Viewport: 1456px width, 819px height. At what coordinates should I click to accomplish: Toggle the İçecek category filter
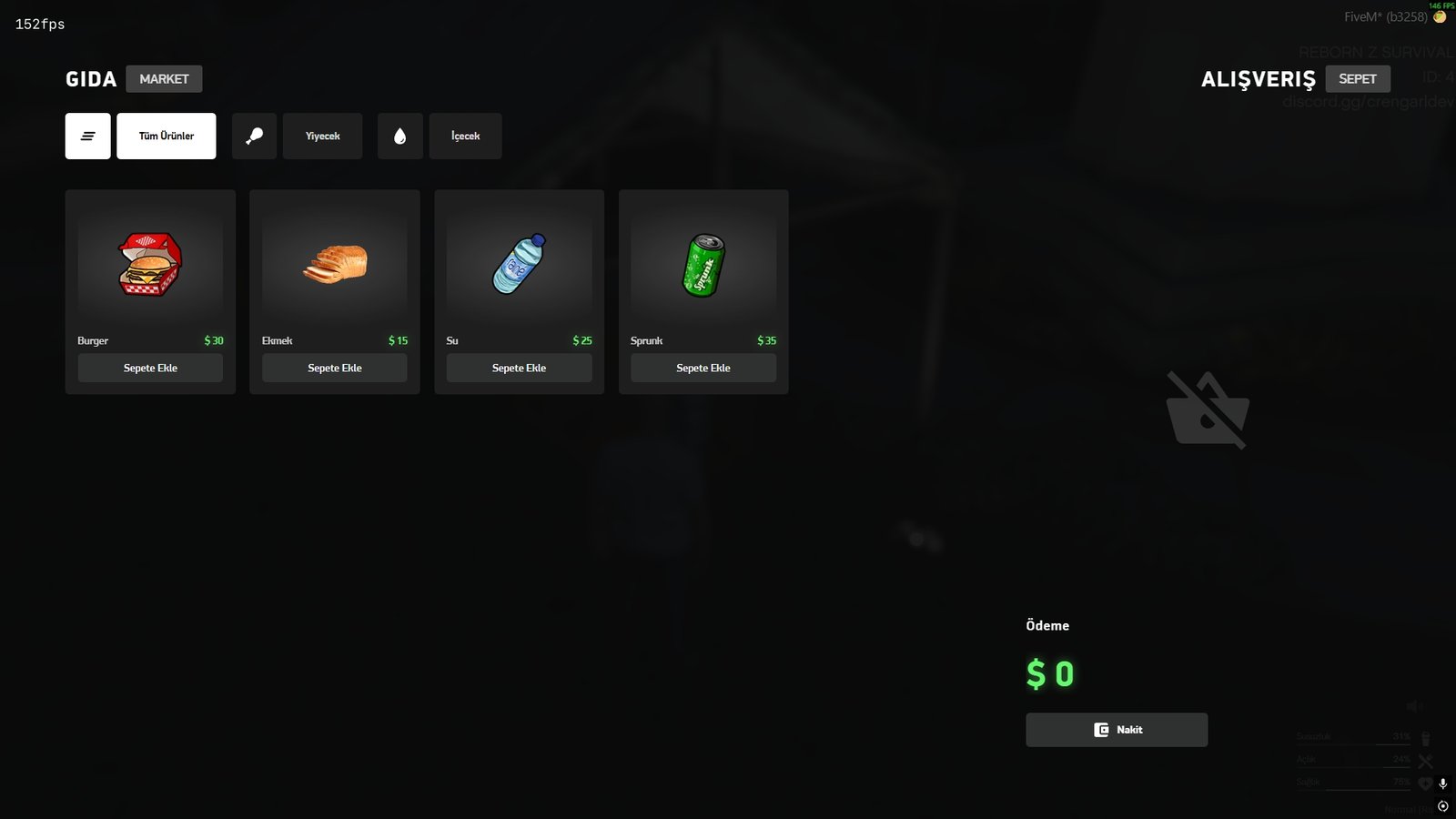[x=465, y=135]
